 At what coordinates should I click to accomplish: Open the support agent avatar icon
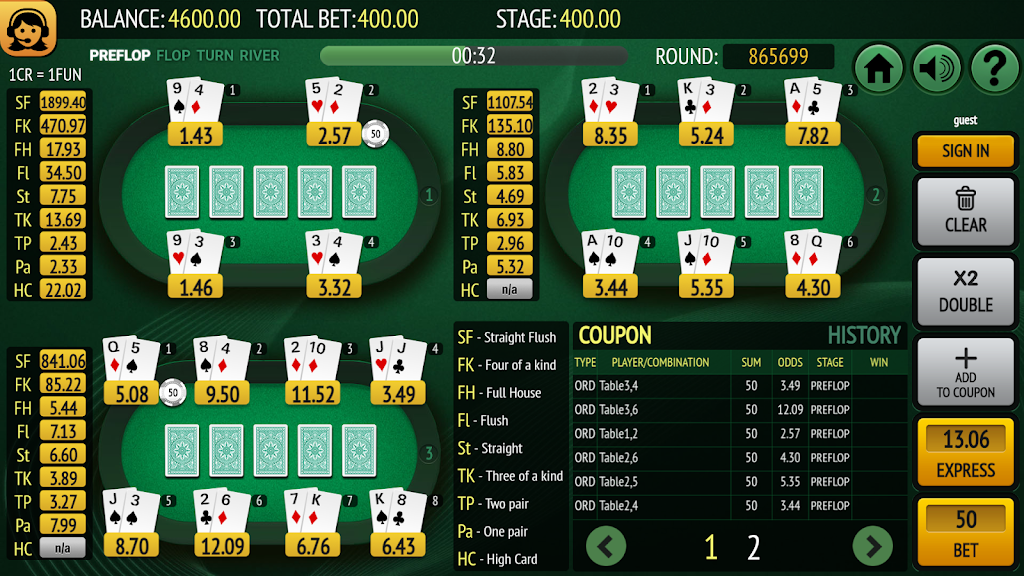pos(28,30)
